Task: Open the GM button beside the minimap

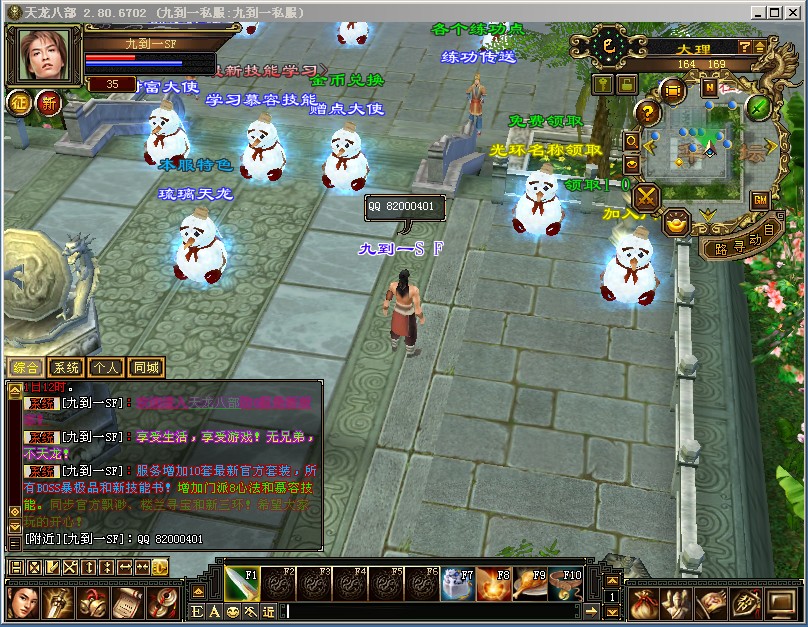Action: [x=760, y=200]
